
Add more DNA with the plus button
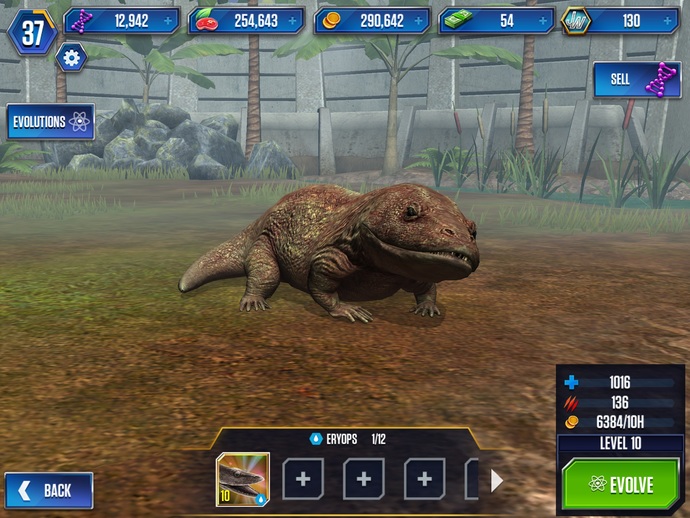[x=167, y=20]
